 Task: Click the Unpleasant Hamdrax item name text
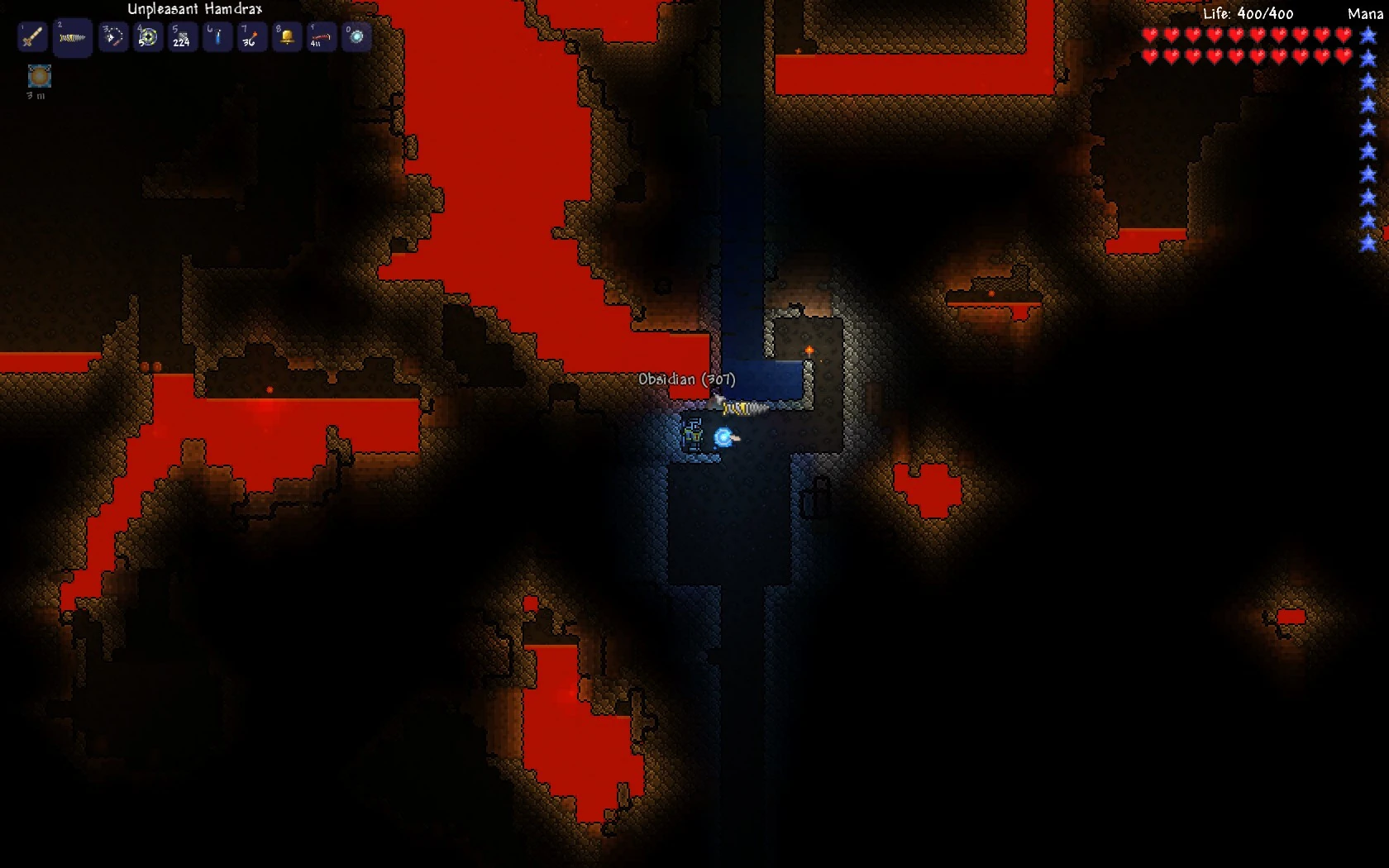click(x=193, y=10)
